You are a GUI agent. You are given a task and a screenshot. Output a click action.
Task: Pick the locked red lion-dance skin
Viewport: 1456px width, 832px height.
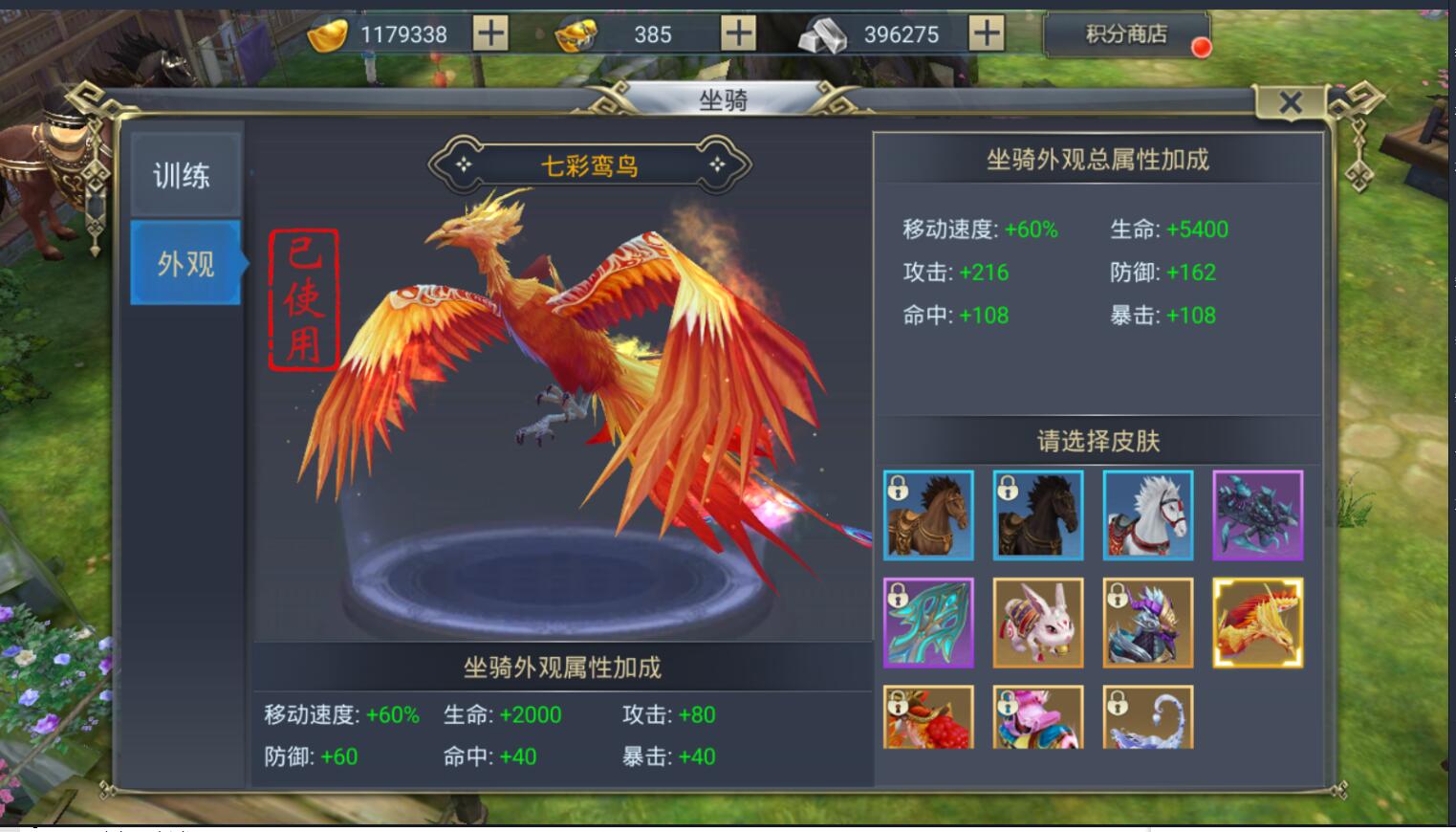(928, 717)
